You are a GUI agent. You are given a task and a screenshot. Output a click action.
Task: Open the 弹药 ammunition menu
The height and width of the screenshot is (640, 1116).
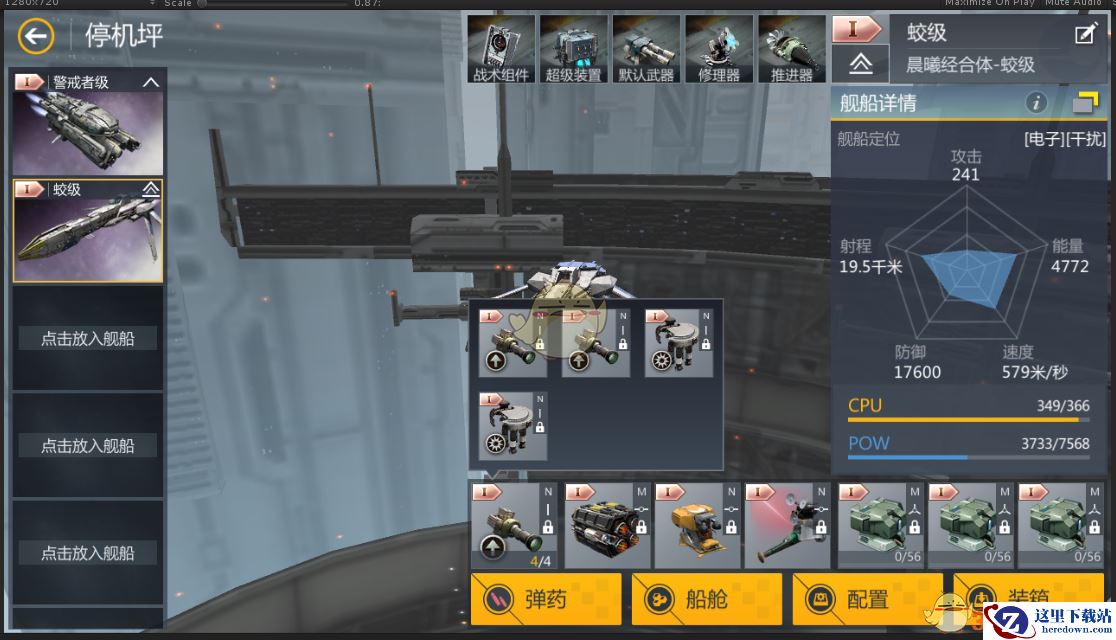(546, 599)
